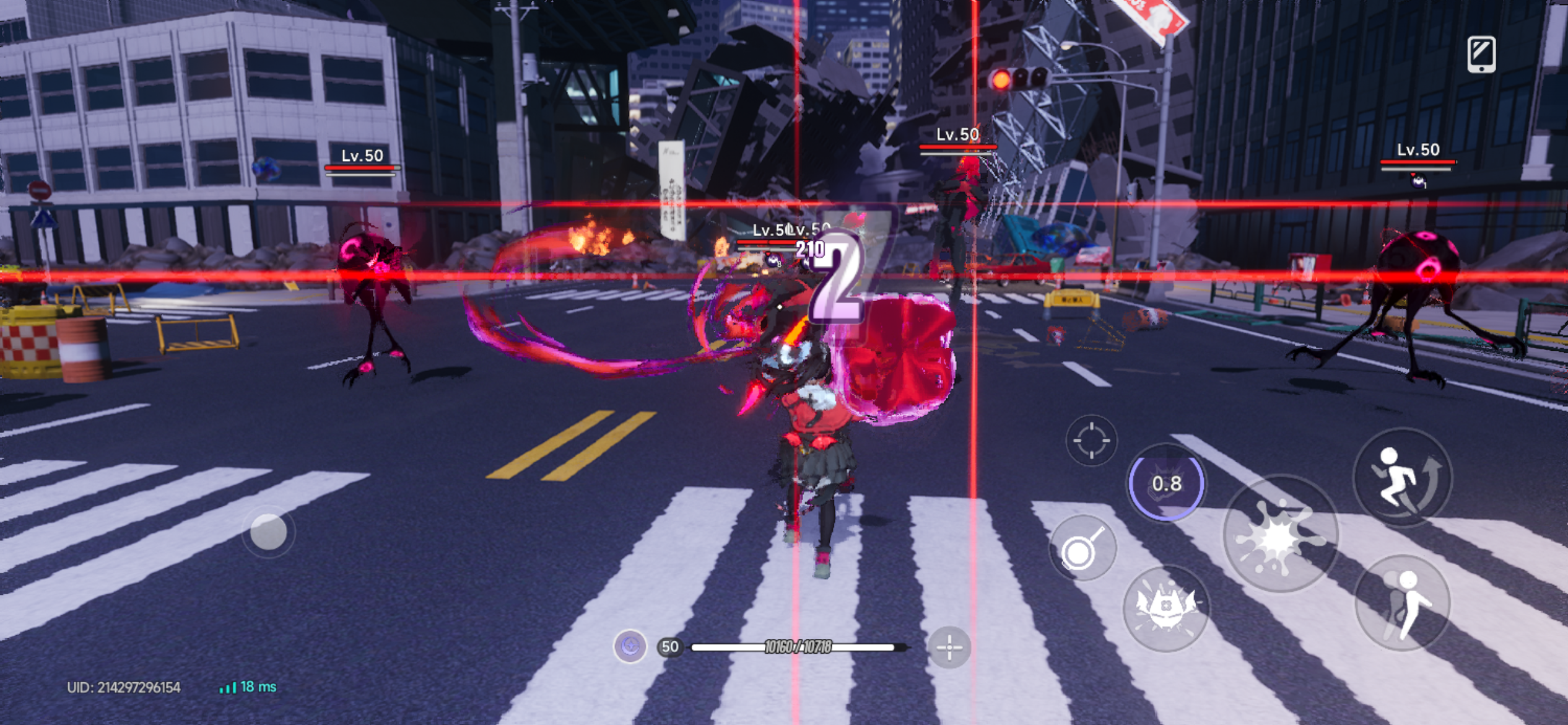Open the phone menu icon

point(1481,54)
